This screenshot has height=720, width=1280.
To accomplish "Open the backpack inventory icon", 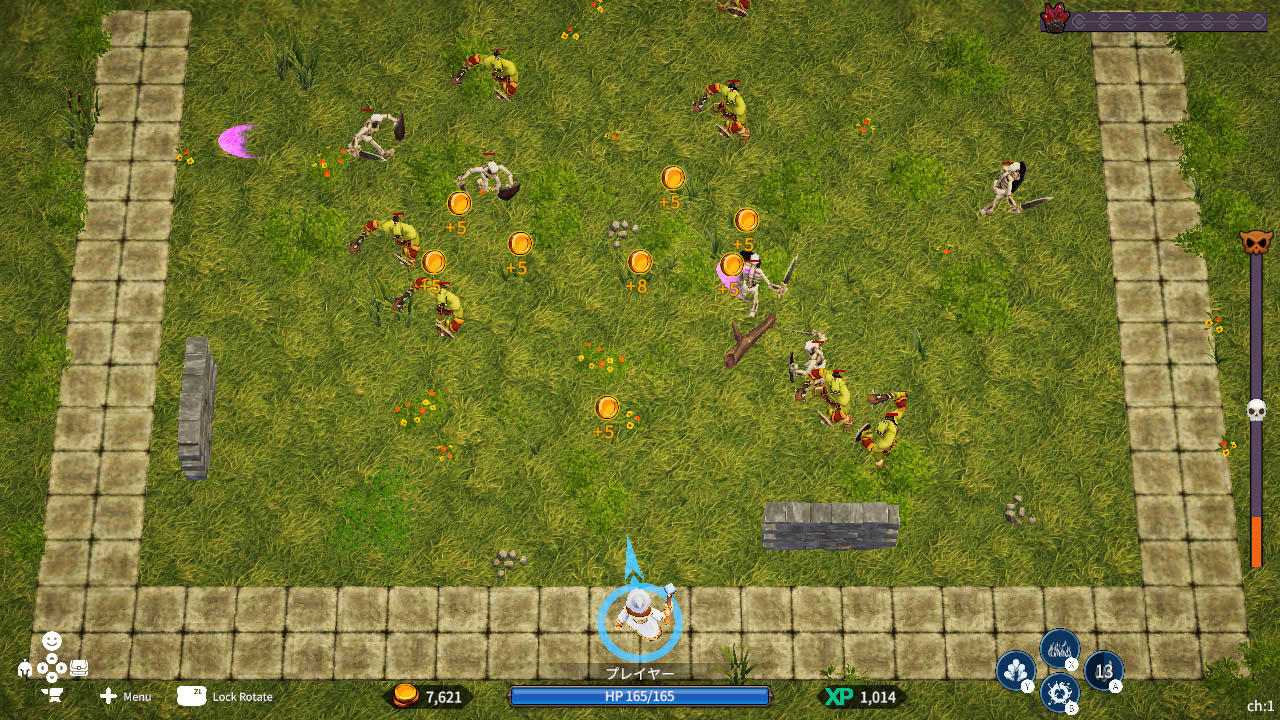I will click(x=79, y=667).
